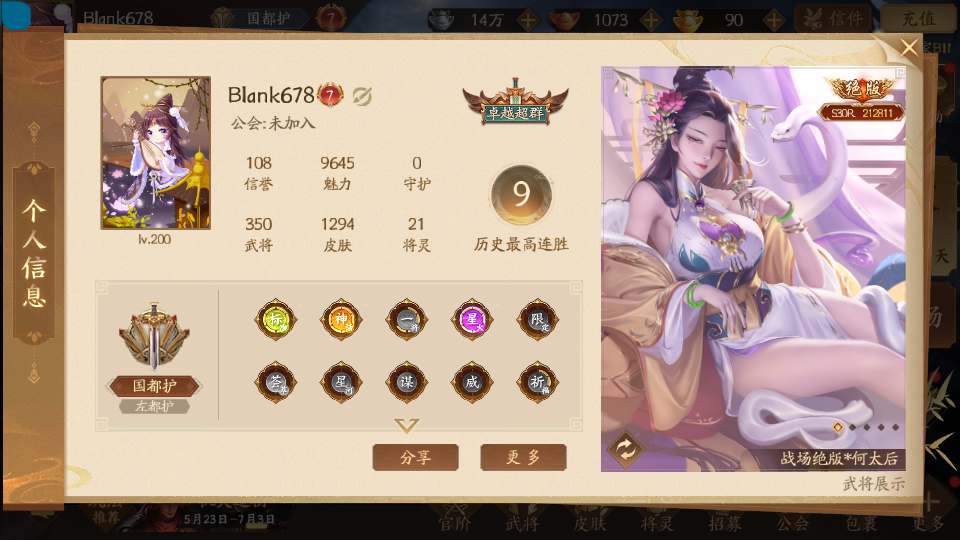This screenshot has width=960, height=540.
Task: Select the 荟 badge icon
Action: 274,381
